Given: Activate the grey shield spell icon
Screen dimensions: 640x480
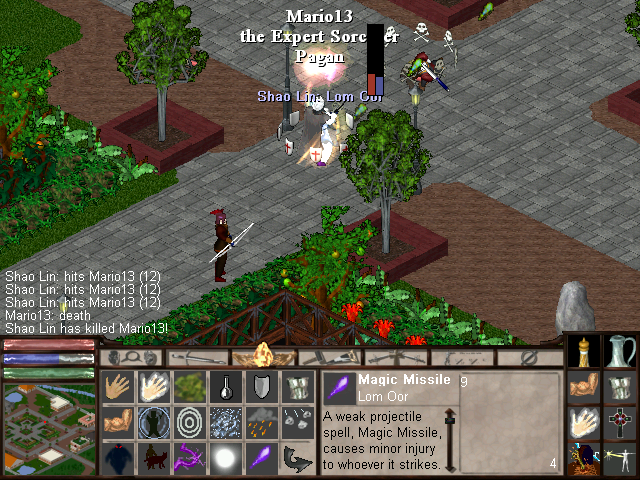Looking at the screenshot, I should tap(262, 387).
